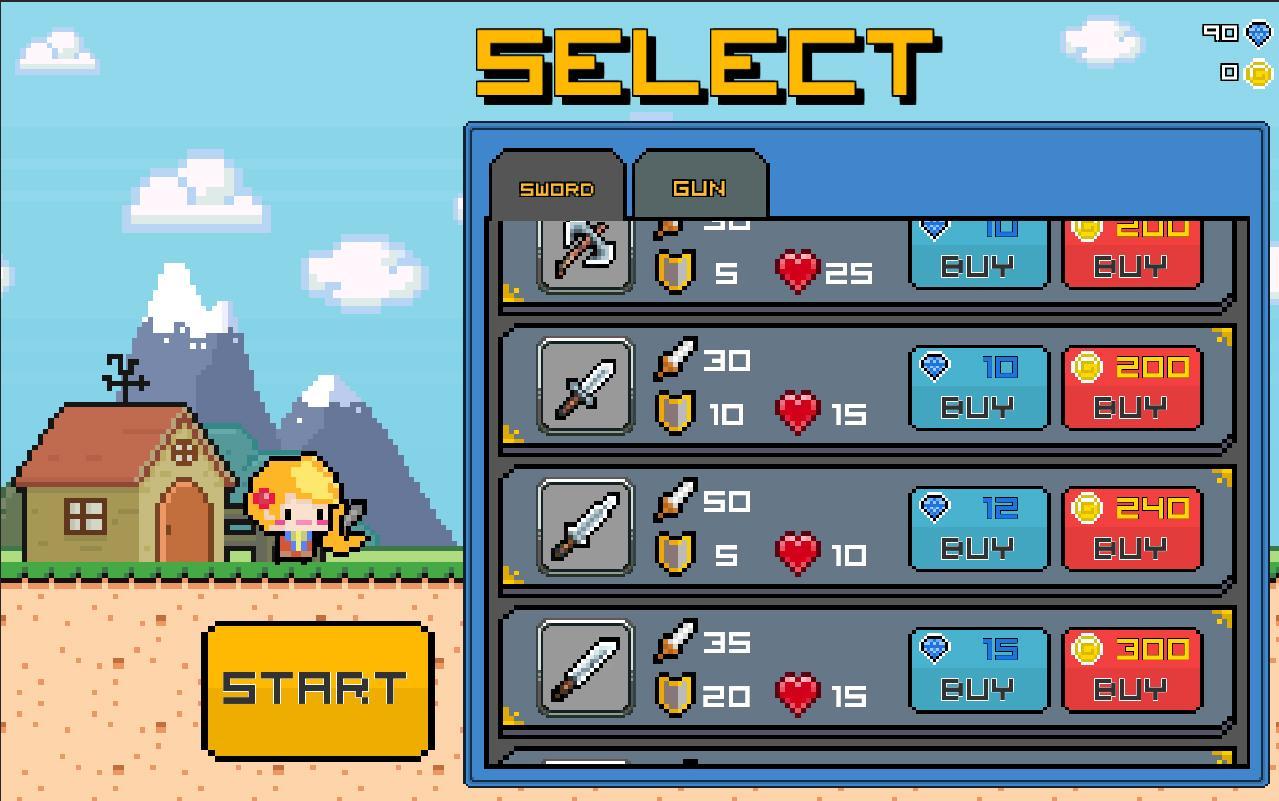The width and height of the screenshot is (1279, 801).
Task: Buy the 300-coin sword with coins
Action: 1131,671
